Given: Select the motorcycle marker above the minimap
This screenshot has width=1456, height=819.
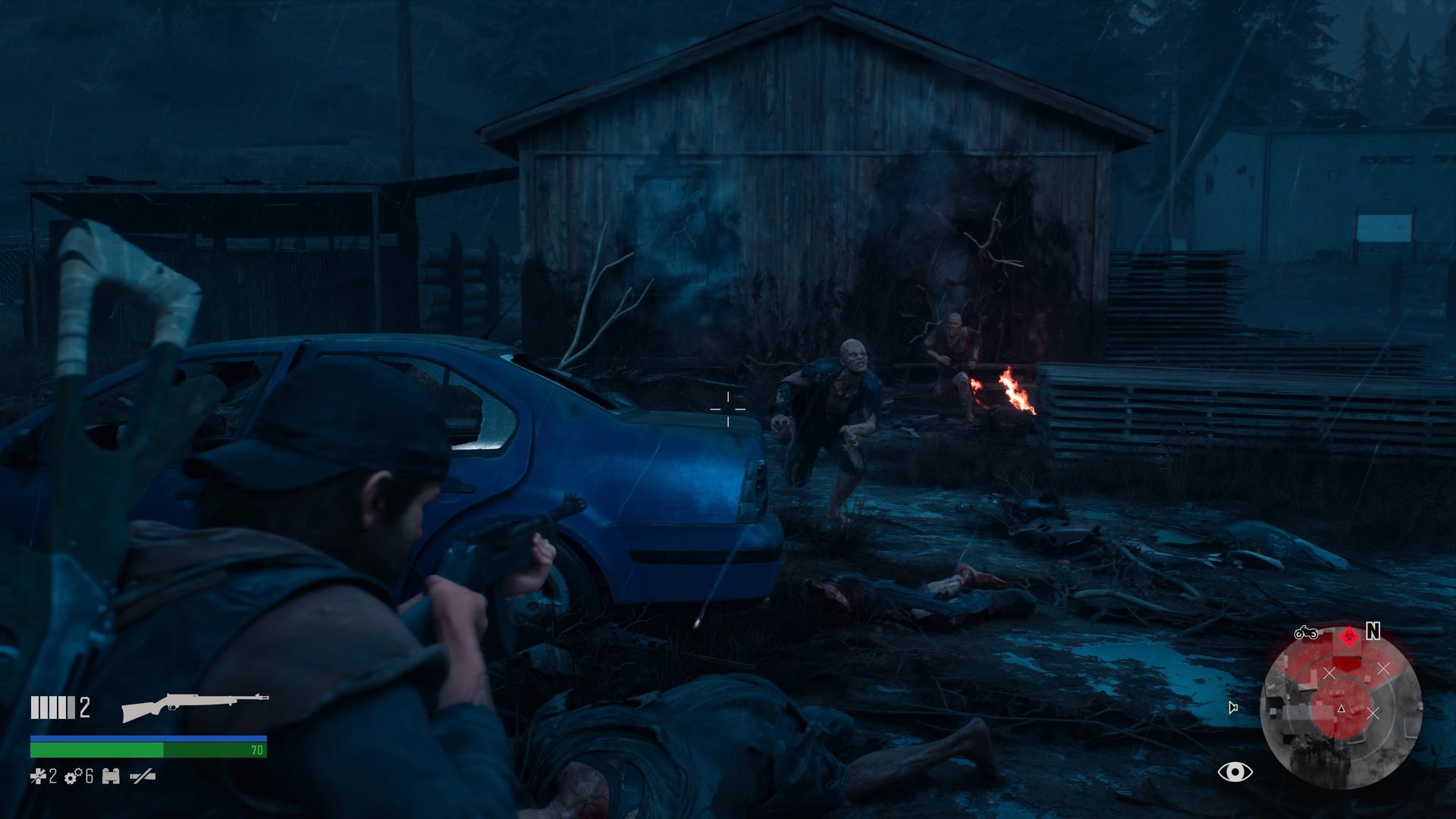Looking at the screenshot, I should click(x=1305, y=632).
